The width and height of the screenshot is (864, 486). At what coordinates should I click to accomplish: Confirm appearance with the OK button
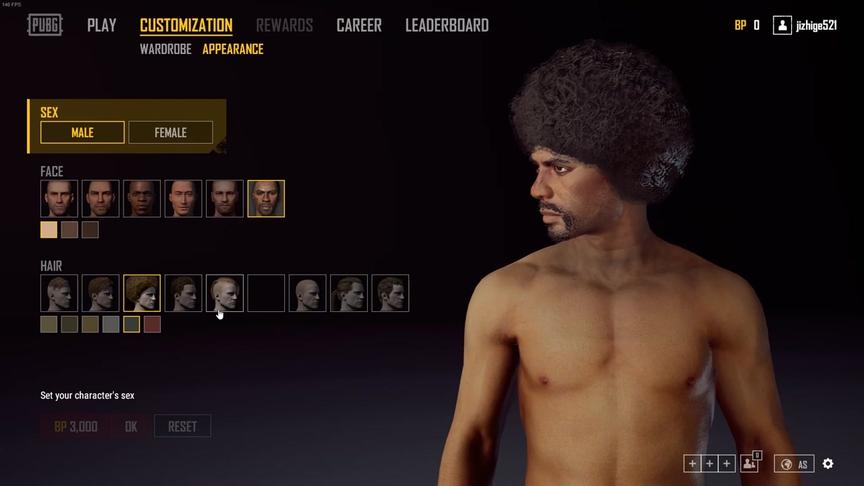pyautogui.click(x=131, y=426)
